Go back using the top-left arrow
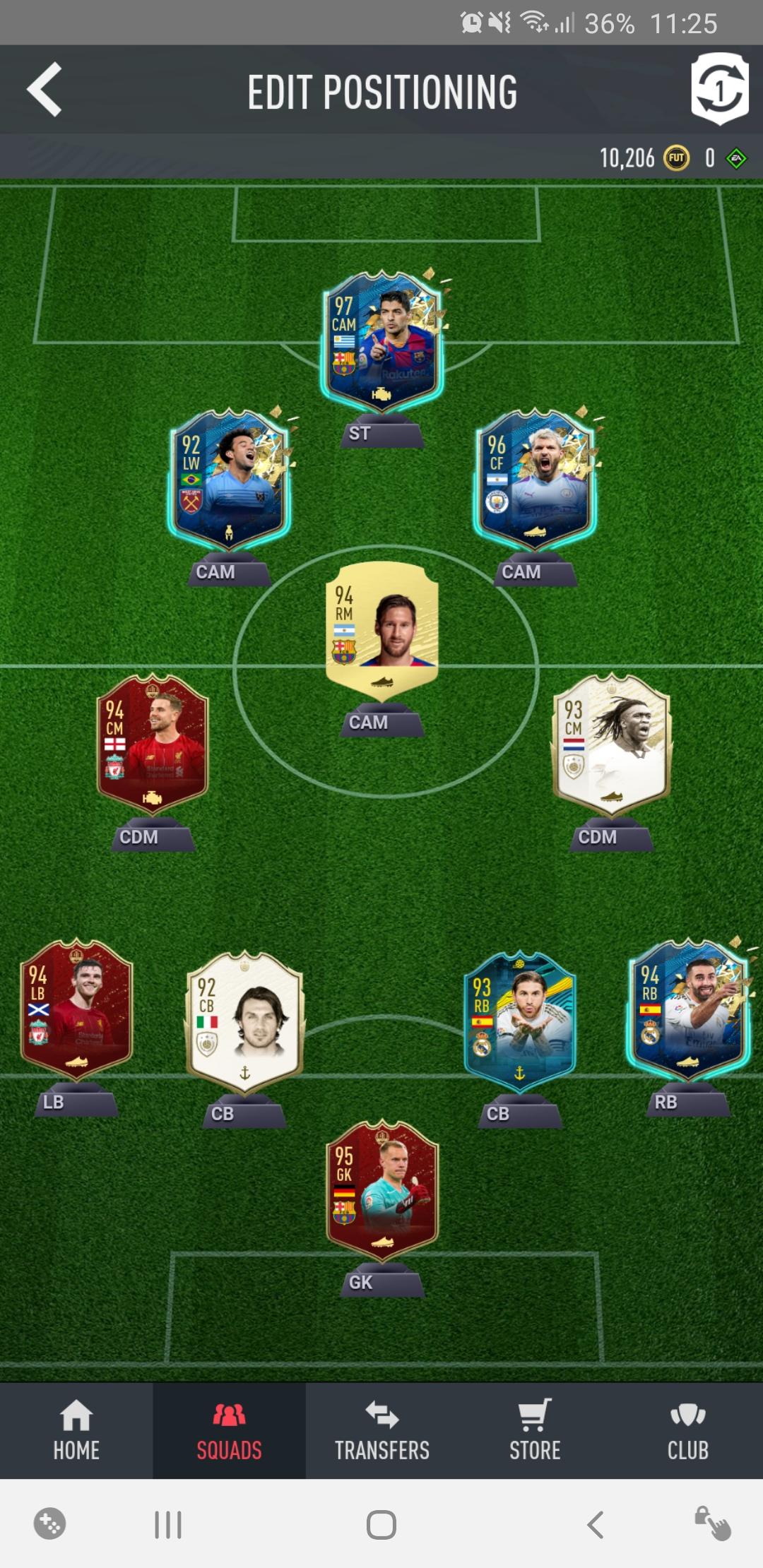 click(45, 90)
